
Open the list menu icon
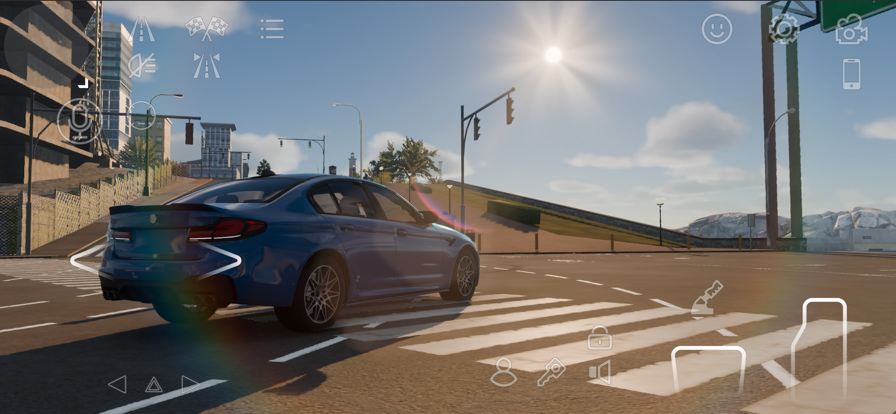[x=272, y=28]
